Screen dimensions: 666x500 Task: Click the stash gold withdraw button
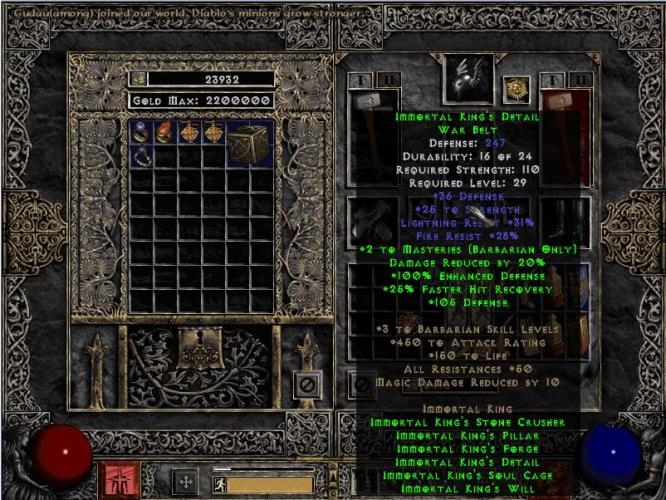point(138,78)
